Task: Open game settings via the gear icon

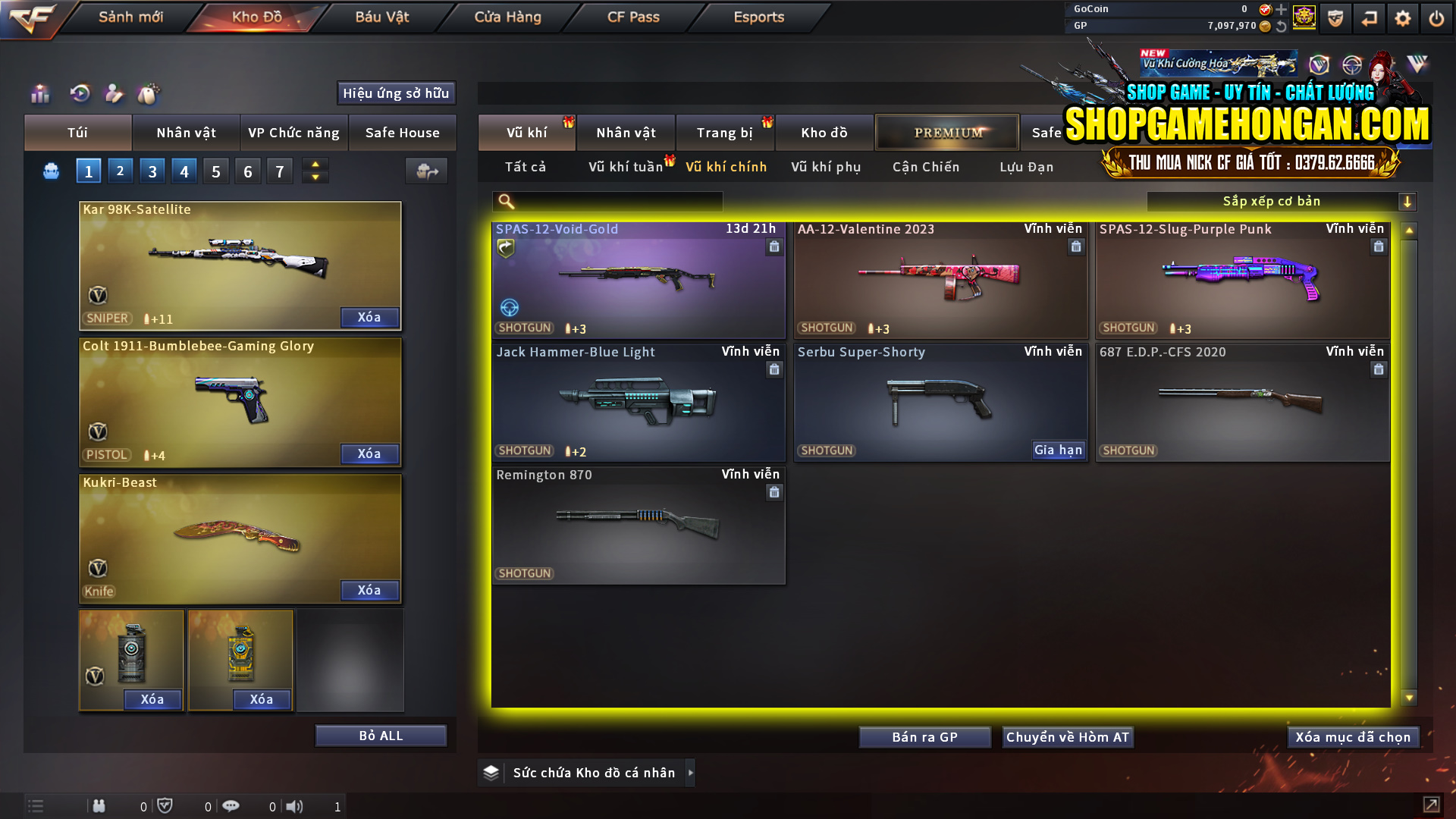Action: [x=1403, y=17]
